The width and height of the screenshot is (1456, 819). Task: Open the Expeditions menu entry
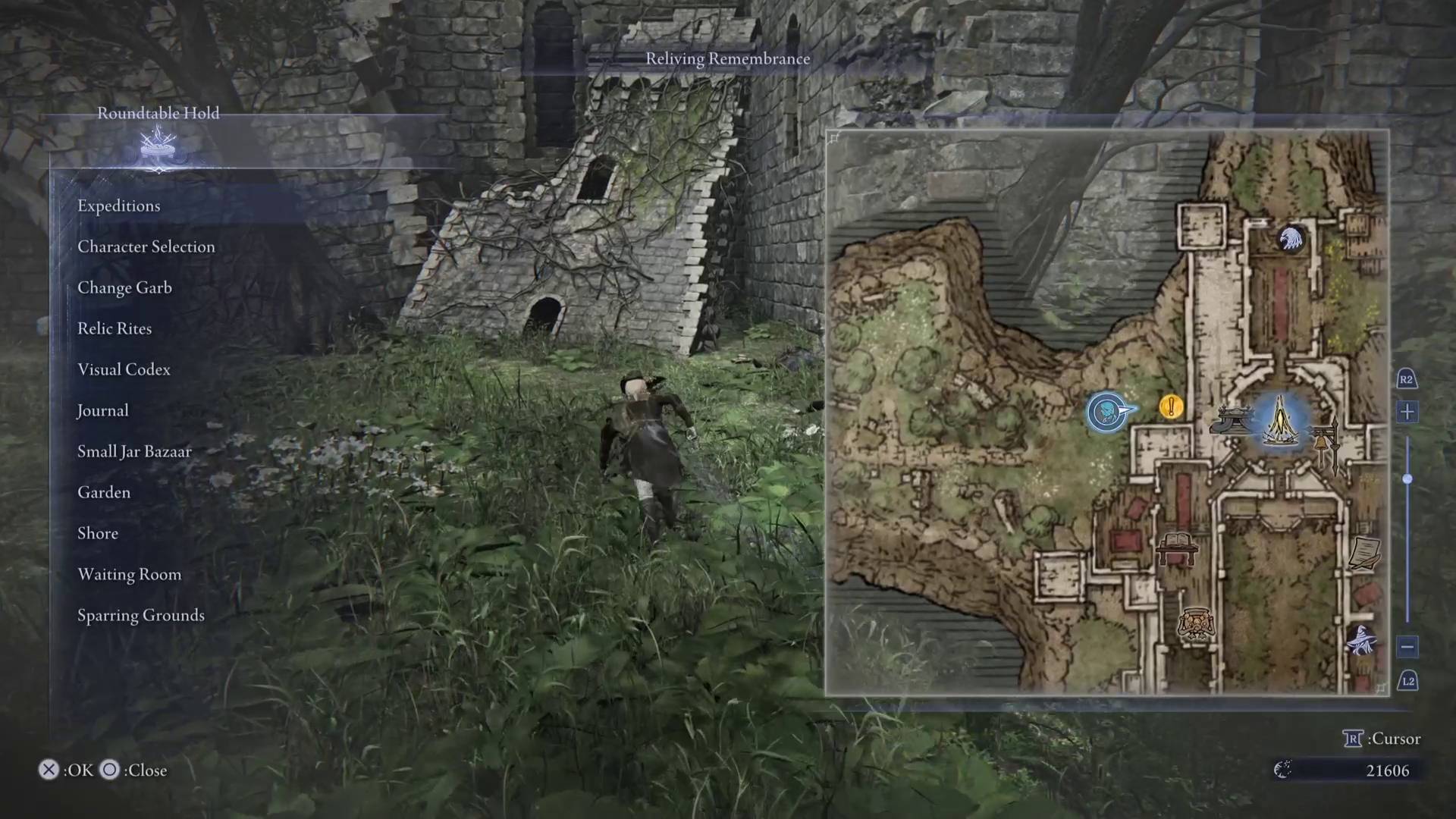pos(119,206)
